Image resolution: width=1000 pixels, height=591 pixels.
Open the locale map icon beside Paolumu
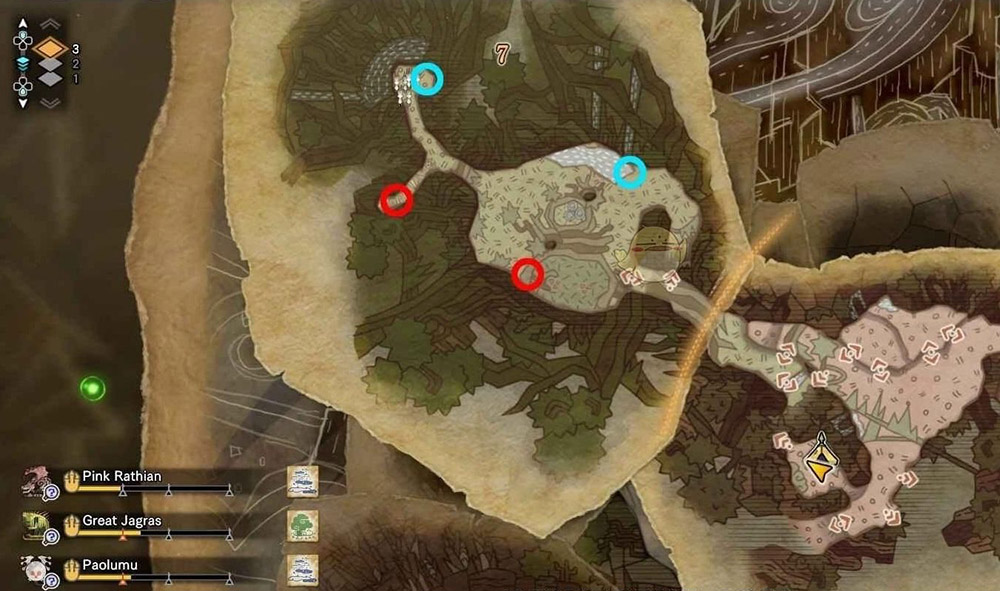(302, 567)
